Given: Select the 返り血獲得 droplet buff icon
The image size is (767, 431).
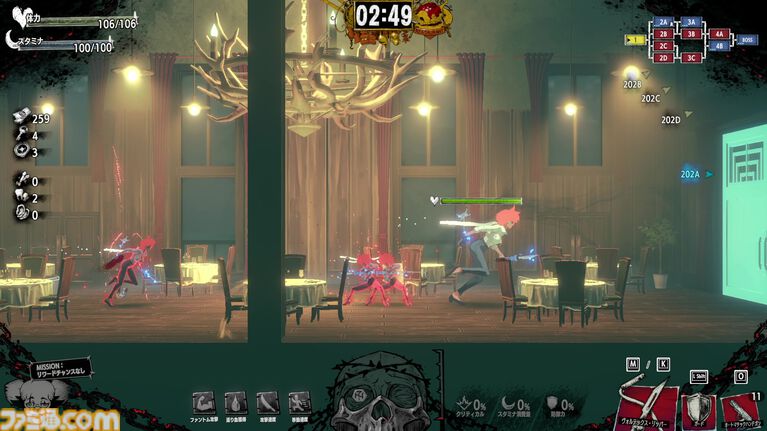Looking at the screenshot, I should 235,403.
